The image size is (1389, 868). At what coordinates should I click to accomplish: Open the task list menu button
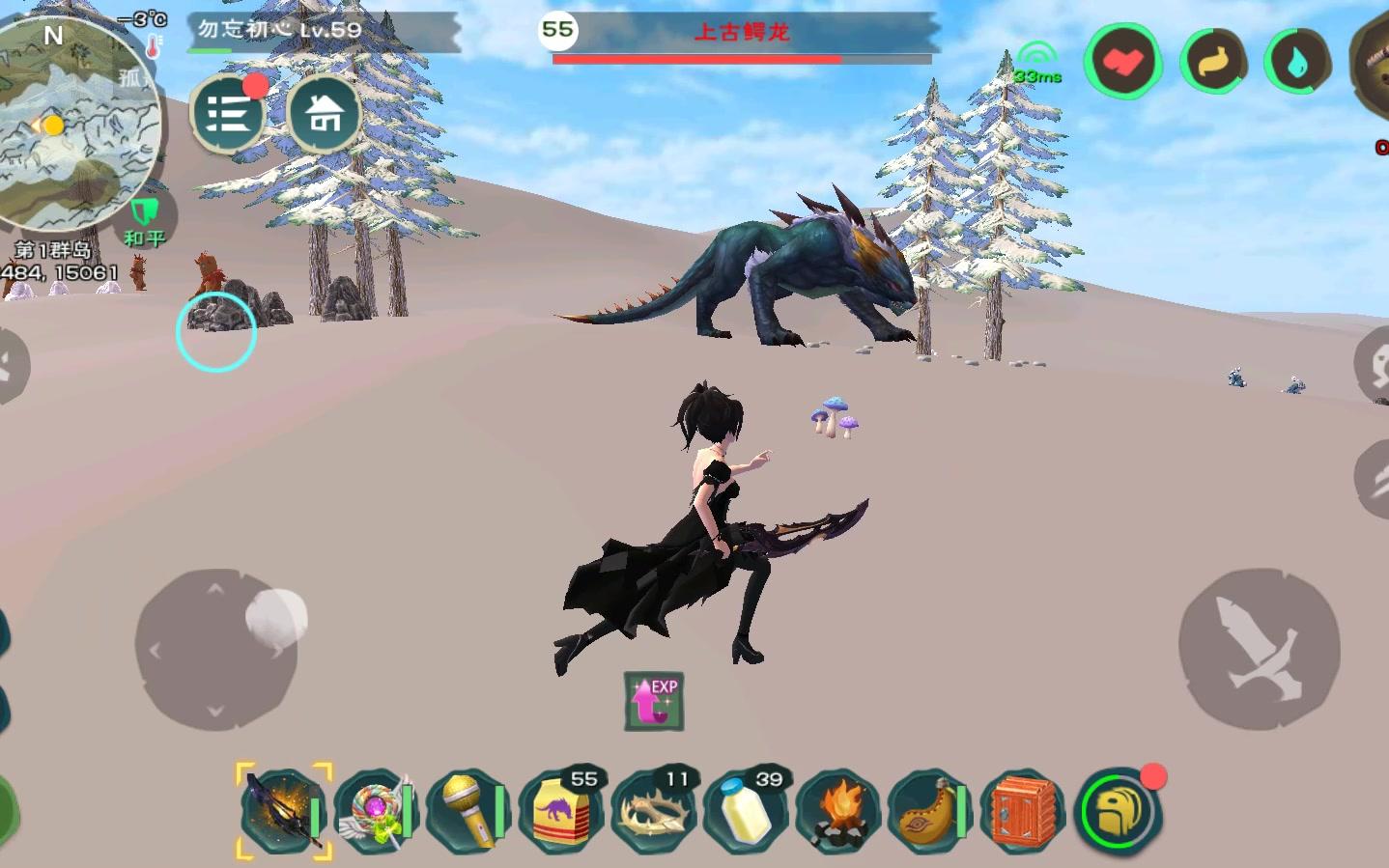[x=227, y=115]
